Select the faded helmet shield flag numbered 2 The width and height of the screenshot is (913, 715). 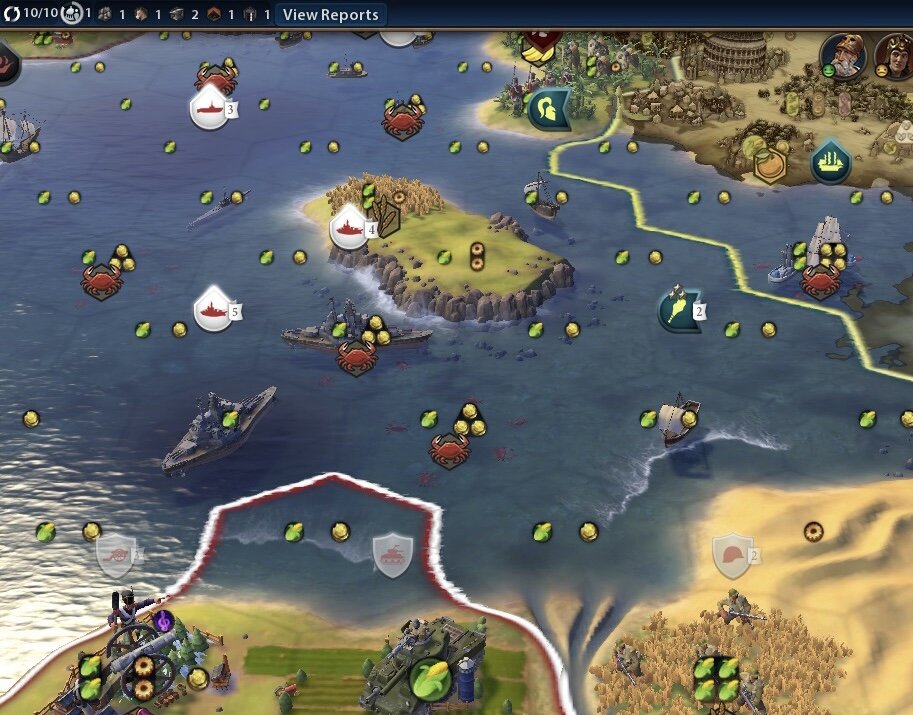[731, 553]
